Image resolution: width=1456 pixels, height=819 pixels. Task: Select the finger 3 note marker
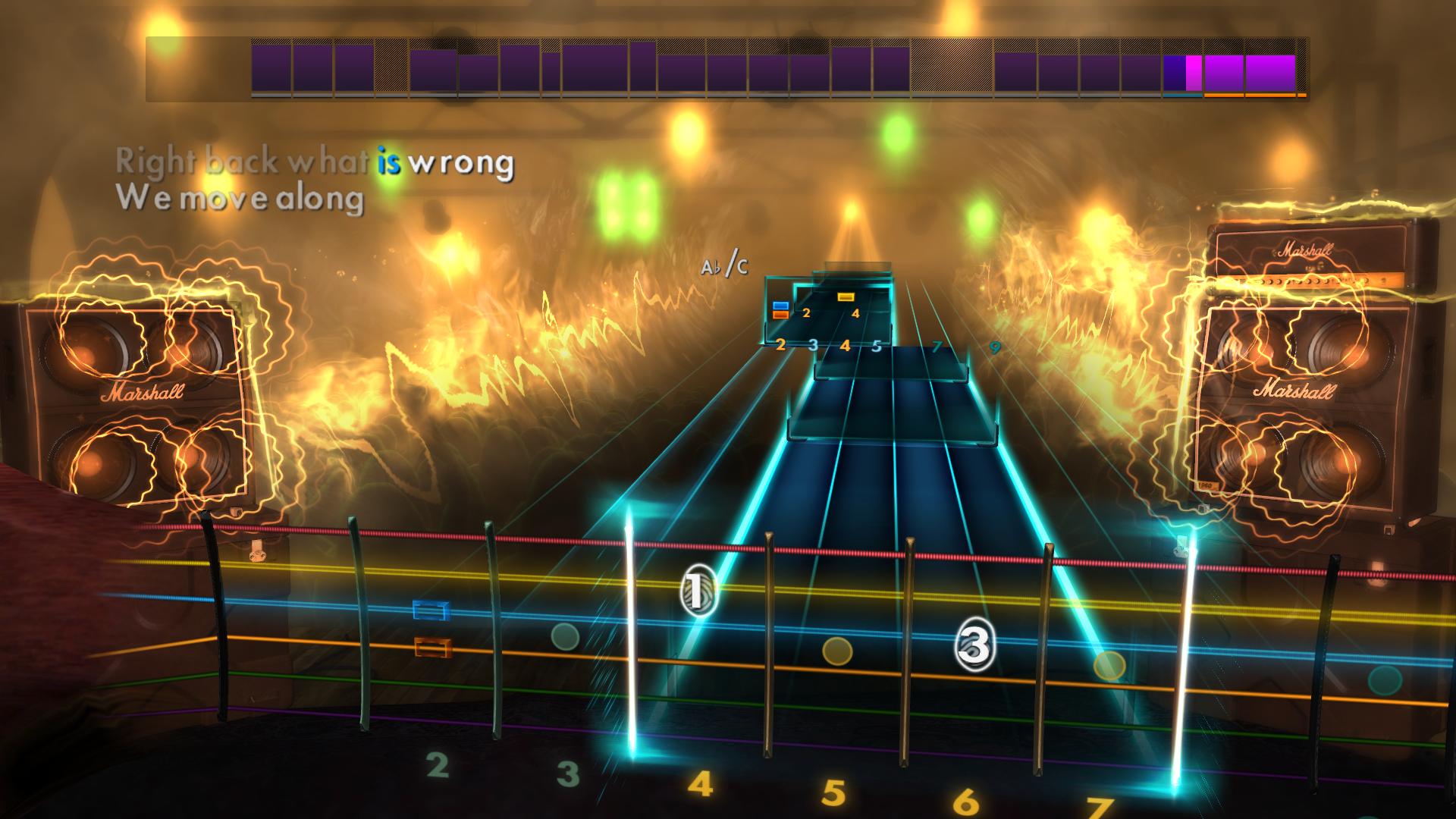974,645
